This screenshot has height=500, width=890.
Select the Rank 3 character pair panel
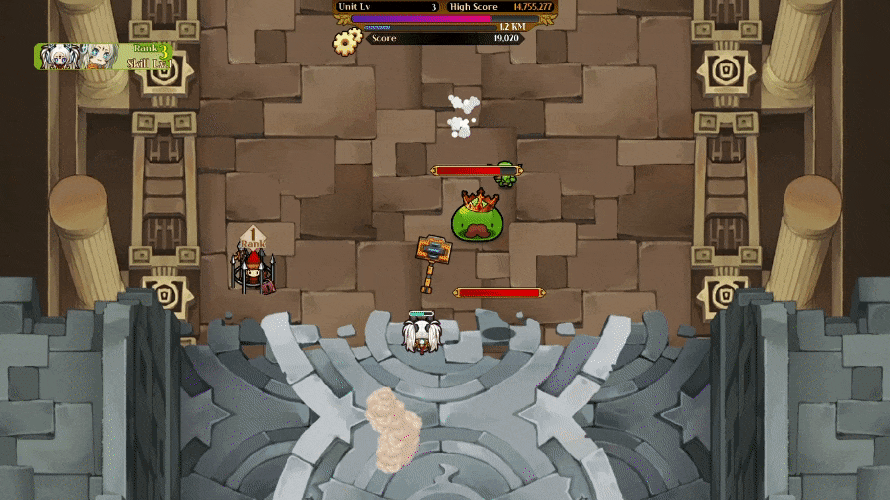(x=103, y=56)
